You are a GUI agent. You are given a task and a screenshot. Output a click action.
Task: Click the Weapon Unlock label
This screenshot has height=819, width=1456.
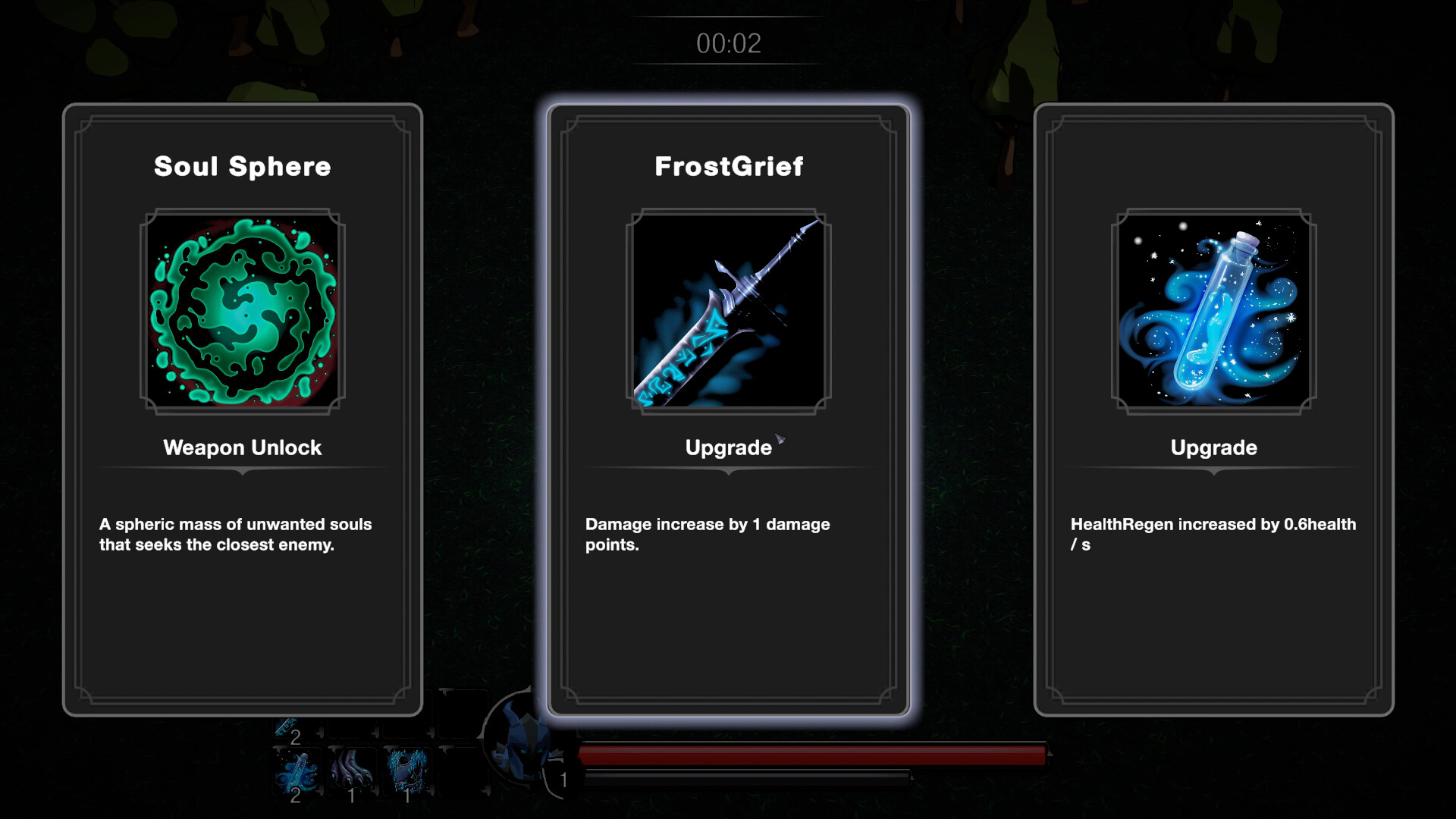(241, 447)
